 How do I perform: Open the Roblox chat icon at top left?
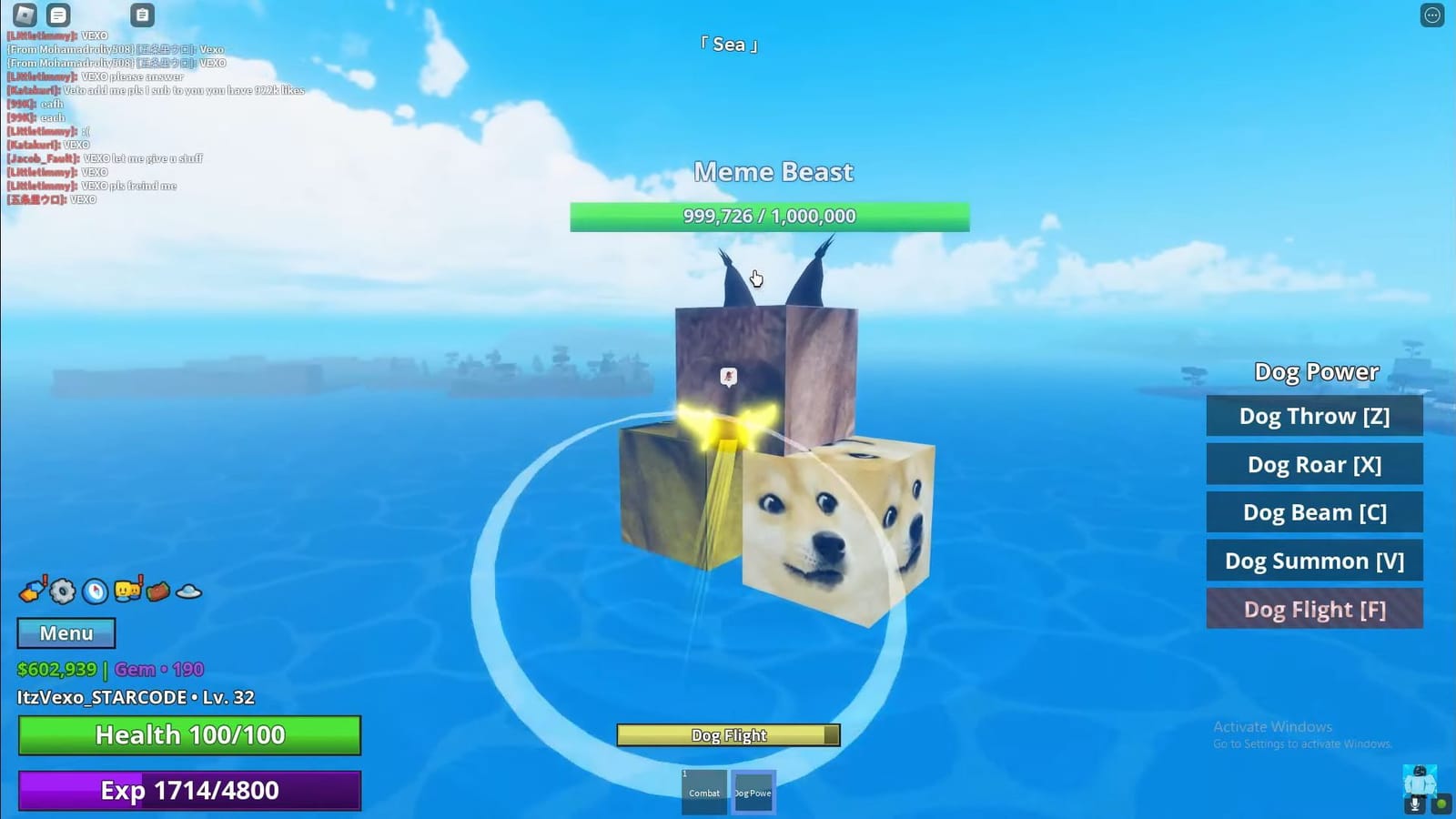(x=57, y=15)
